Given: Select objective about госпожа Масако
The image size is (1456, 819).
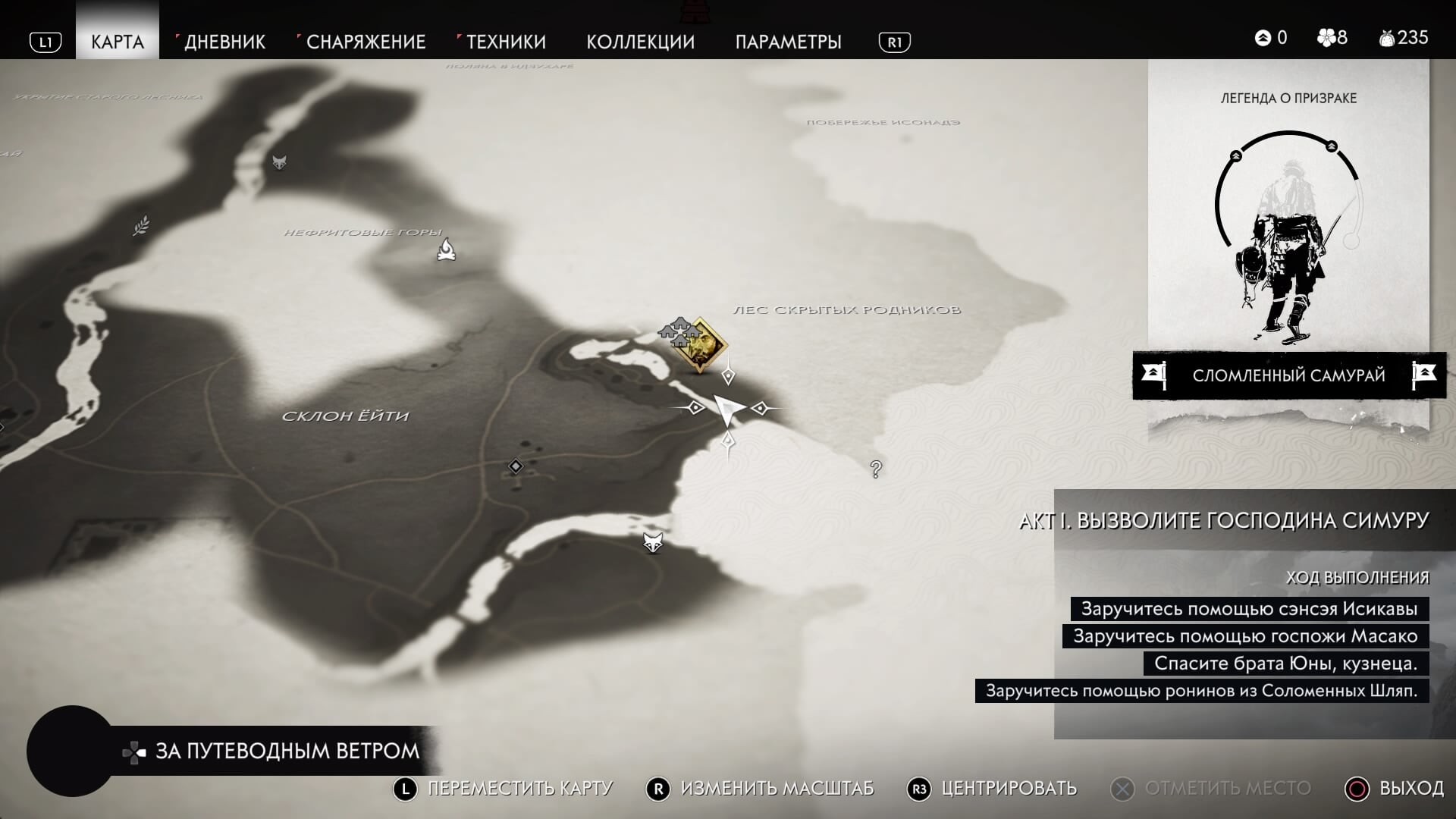Looking at the screenshot, I should 1245,636.
